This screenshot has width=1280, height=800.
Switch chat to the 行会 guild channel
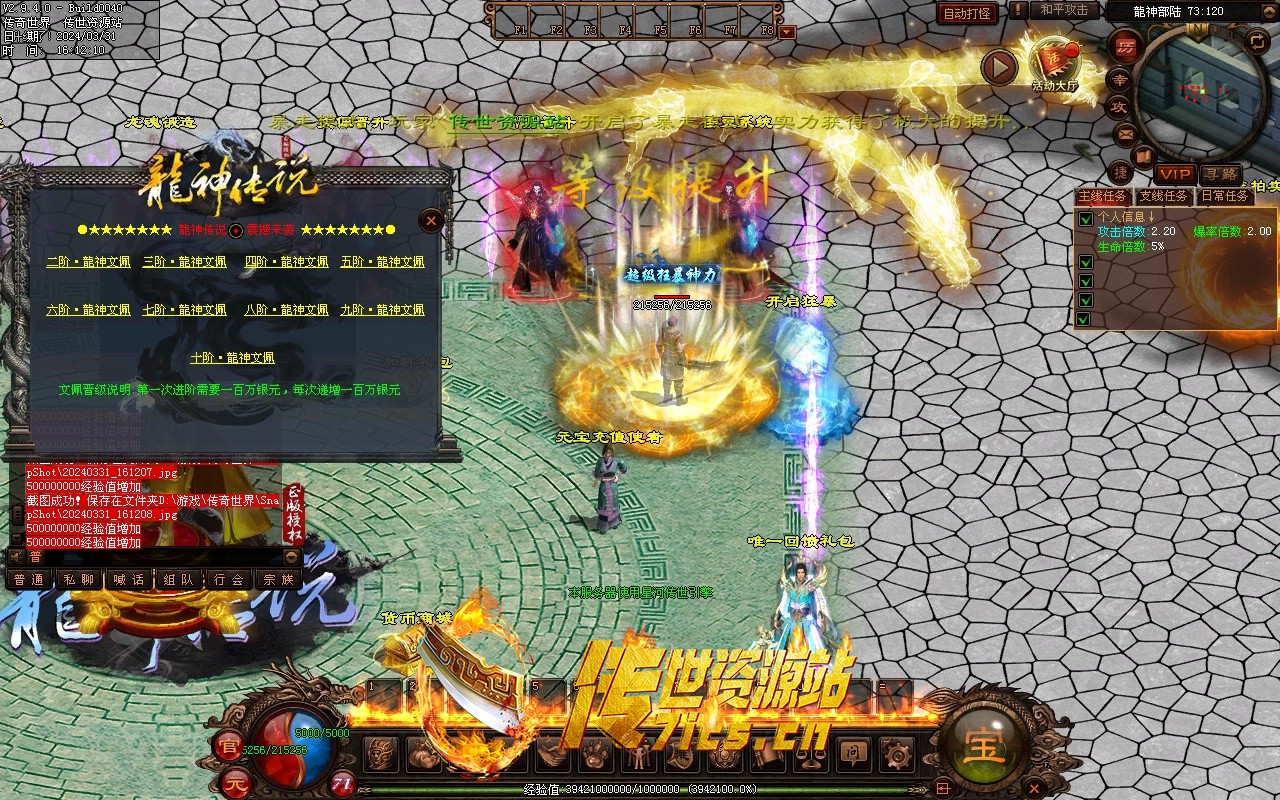(x=229, y=579)
